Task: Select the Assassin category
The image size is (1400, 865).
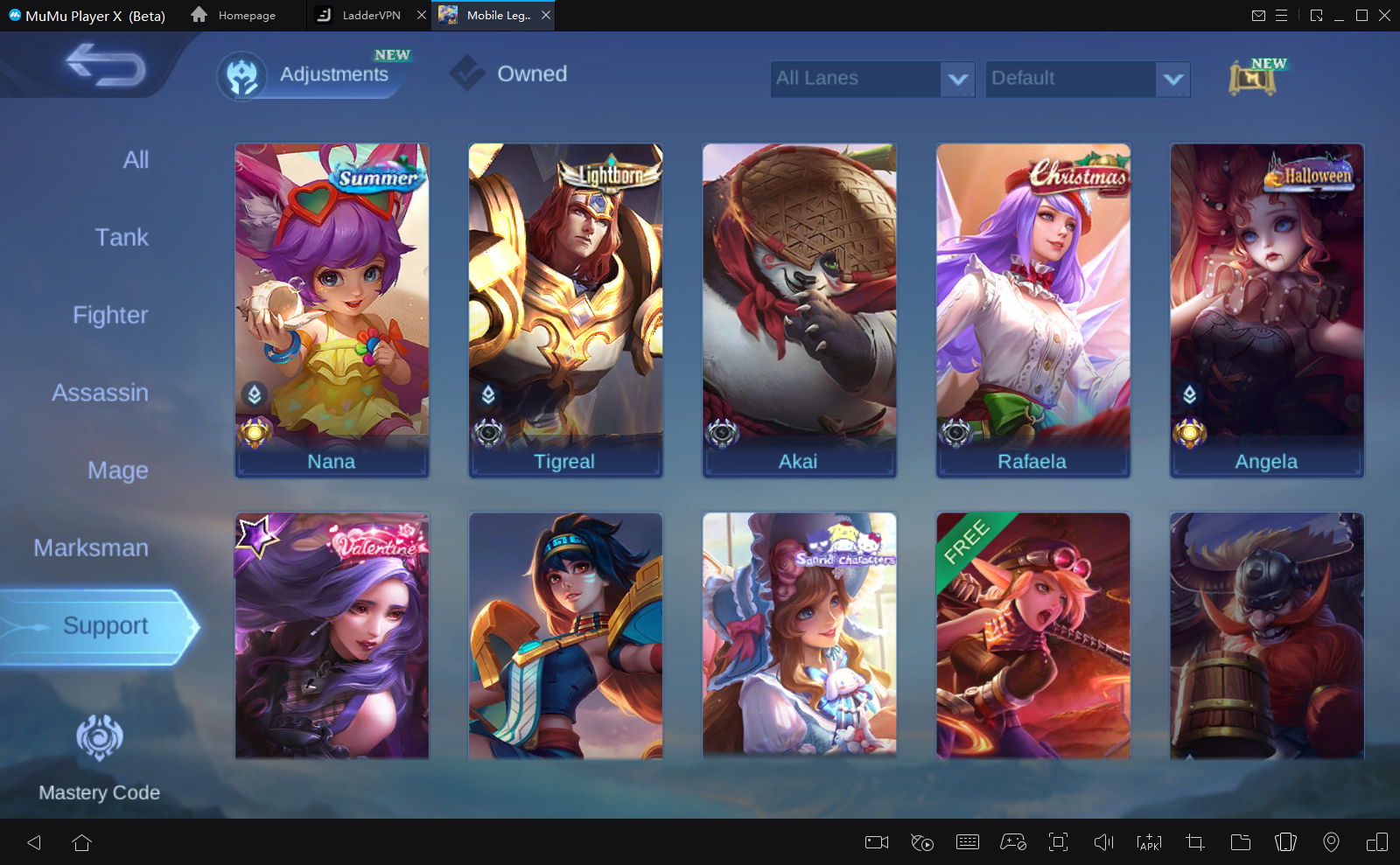Action: point(100,394)
